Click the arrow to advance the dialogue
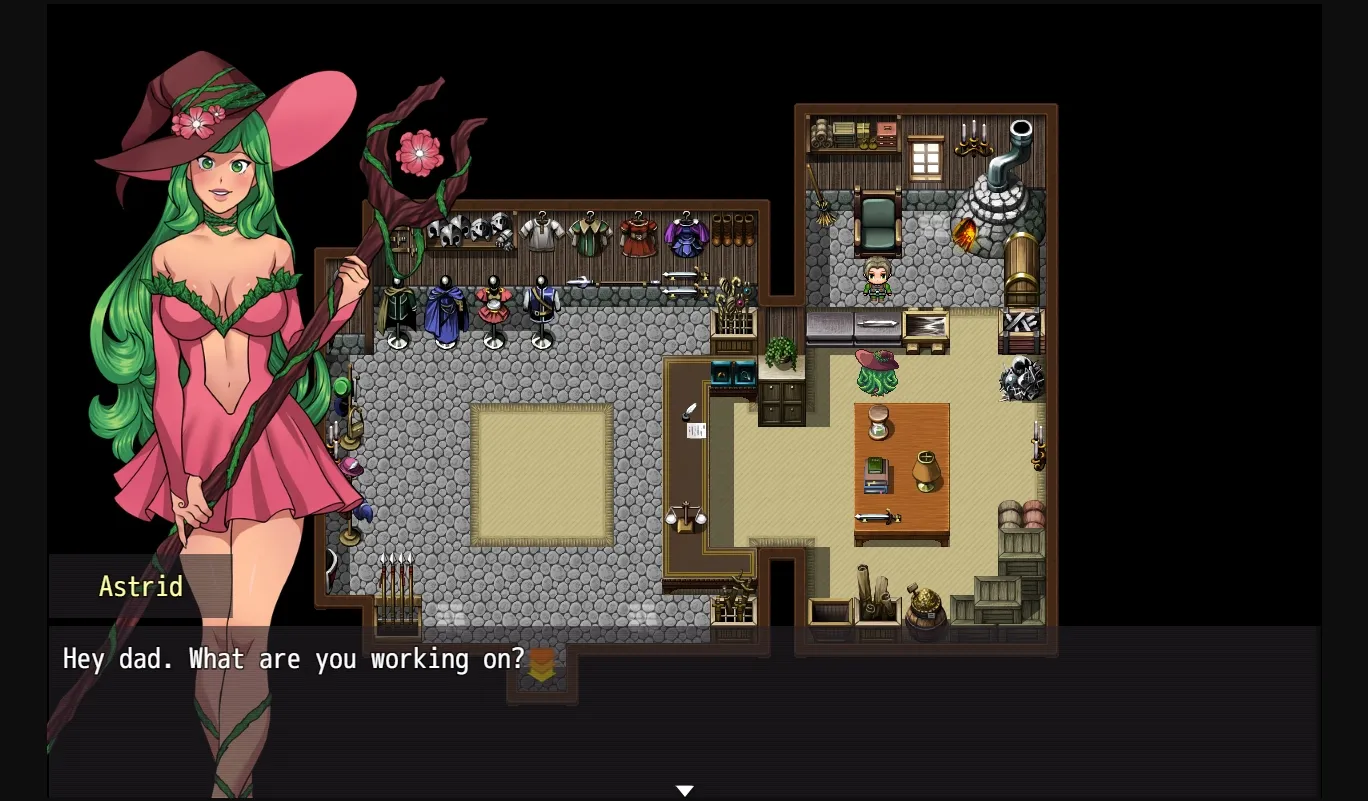The width and height of the screenshot is (1368, 801). point(684,789)
